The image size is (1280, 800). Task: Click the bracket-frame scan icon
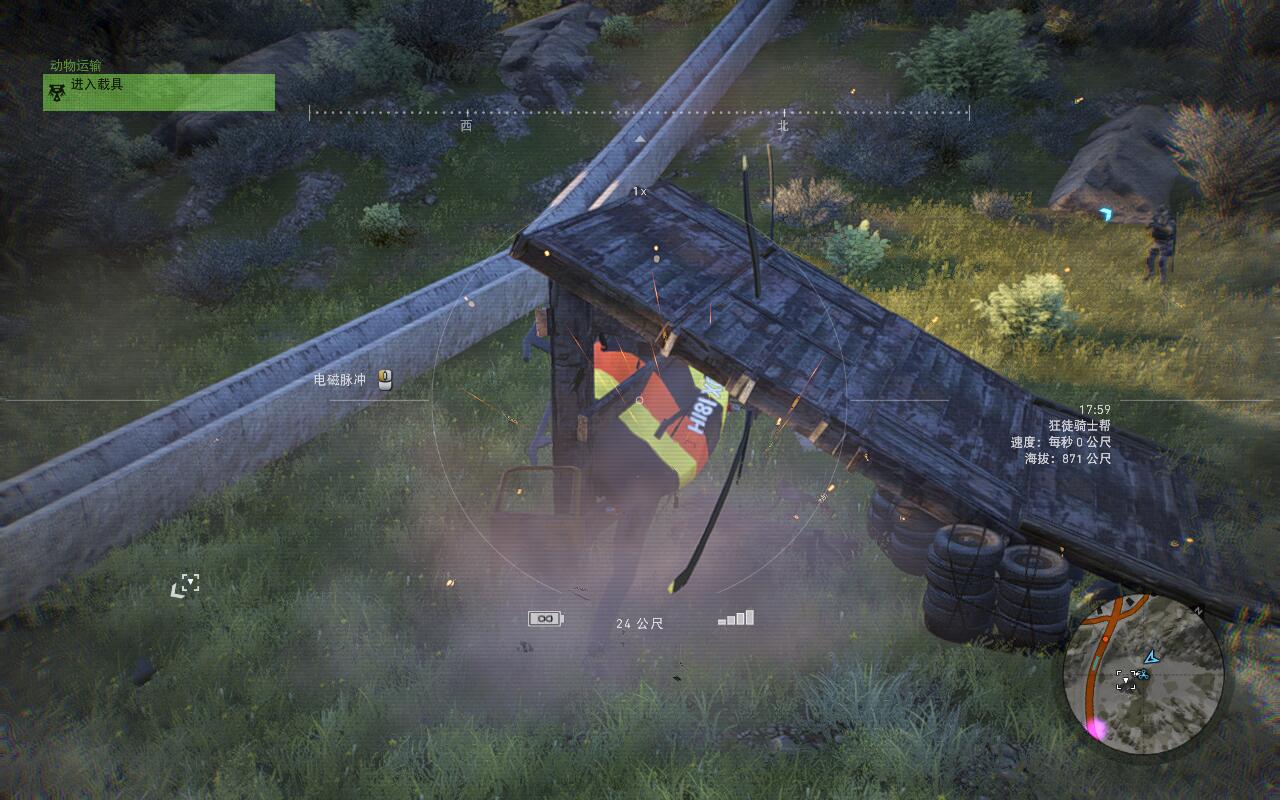pyautogui.click(x=185, y=586)
